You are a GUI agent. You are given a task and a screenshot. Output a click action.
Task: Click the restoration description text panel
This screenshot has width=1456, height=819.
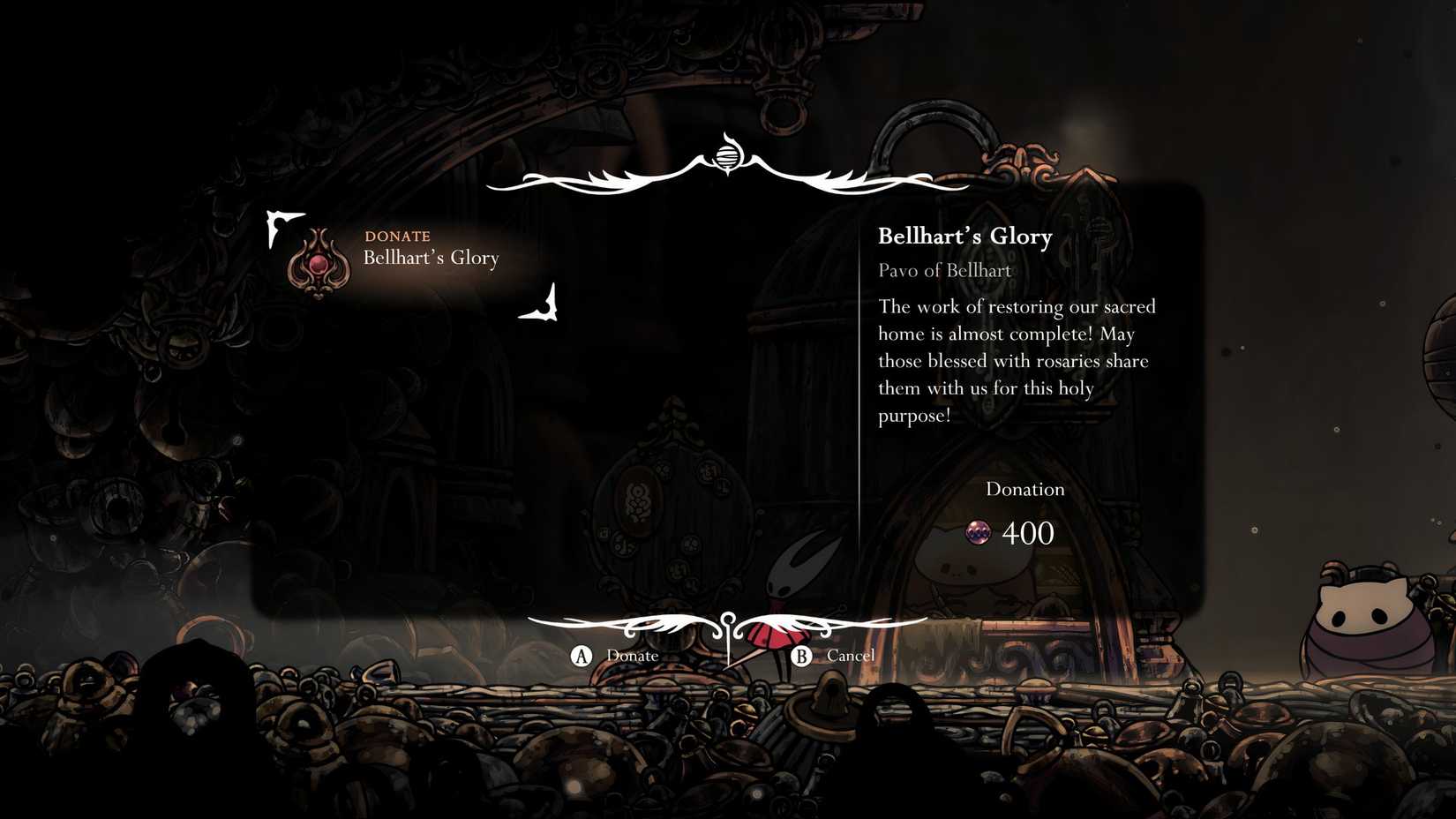point(1015,360)
